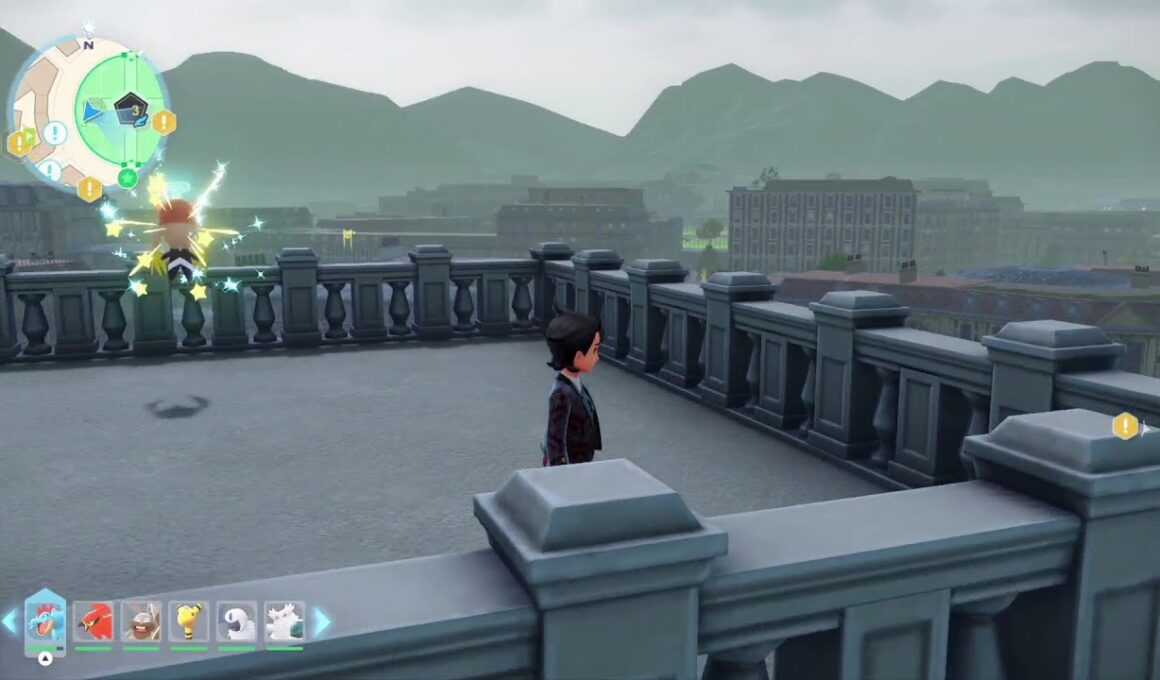1160x680 pixels.
Task: Click the yellow exclamation marker at screen's right edge
Action: tap(1125, 426)
